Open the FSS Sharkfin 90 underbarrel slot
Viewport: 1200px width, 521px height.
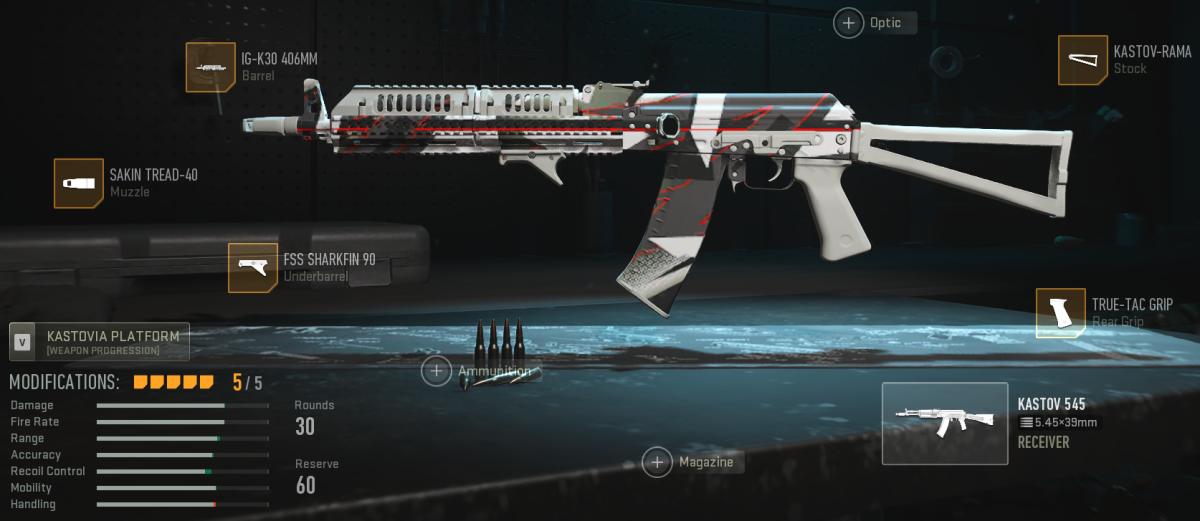point(253,268)
